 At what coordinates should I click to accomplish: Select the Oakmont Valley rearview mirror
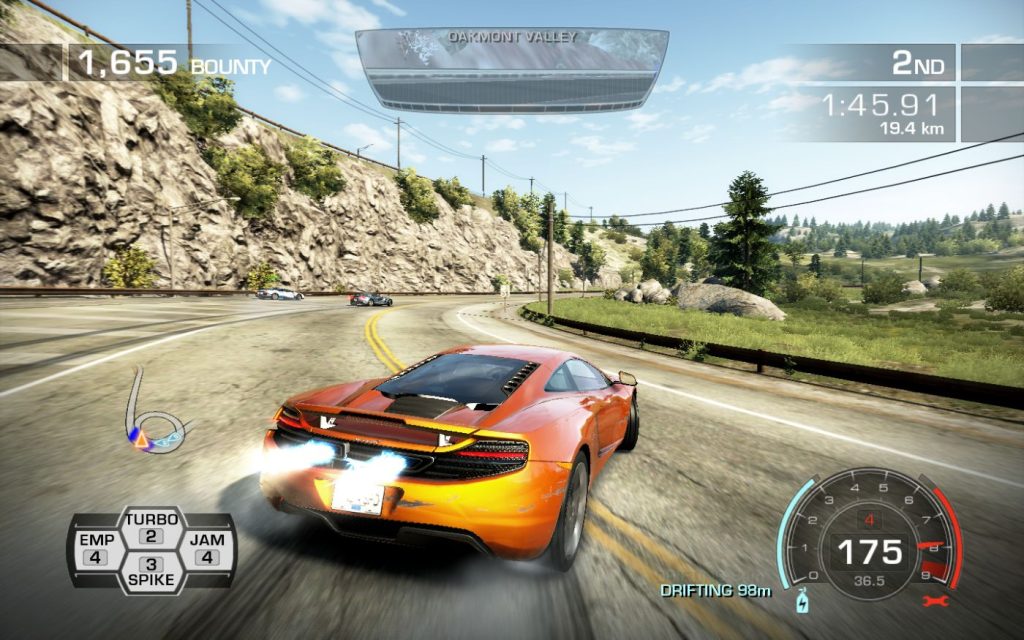pyautogui.click(x=512, y=69)
